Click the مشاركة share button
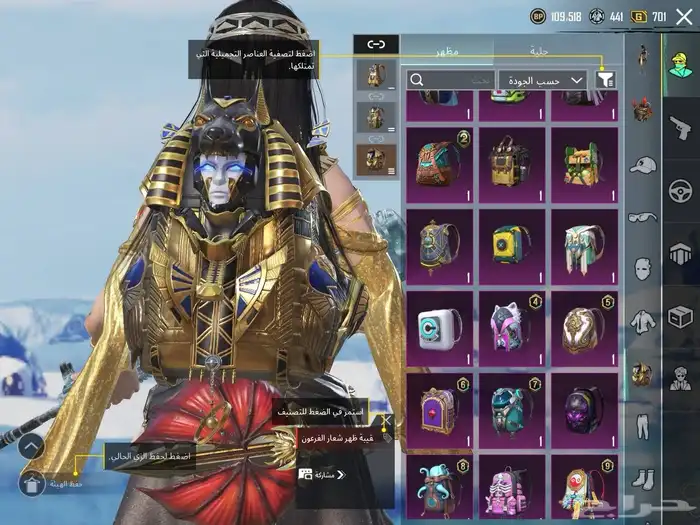 pos(323,474)
